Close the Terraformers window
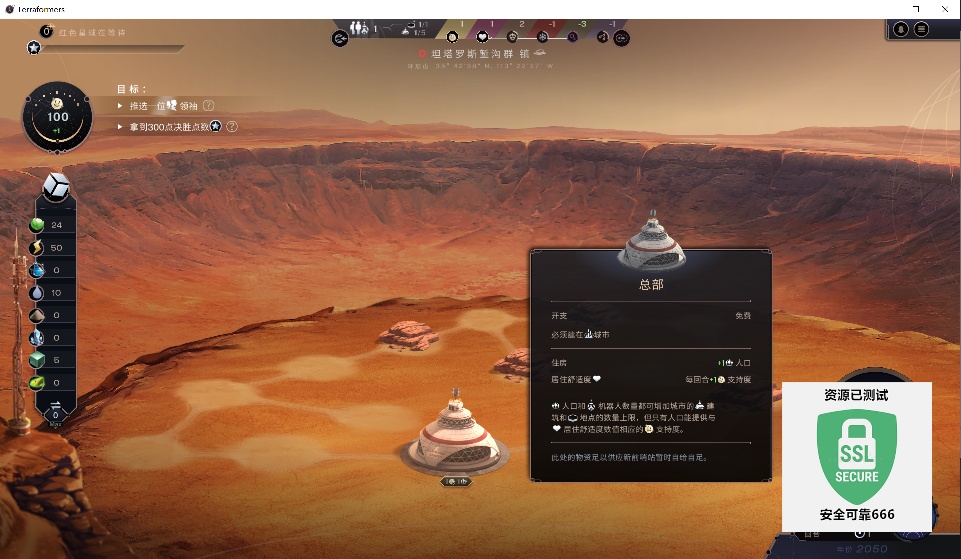 point(945,8)
